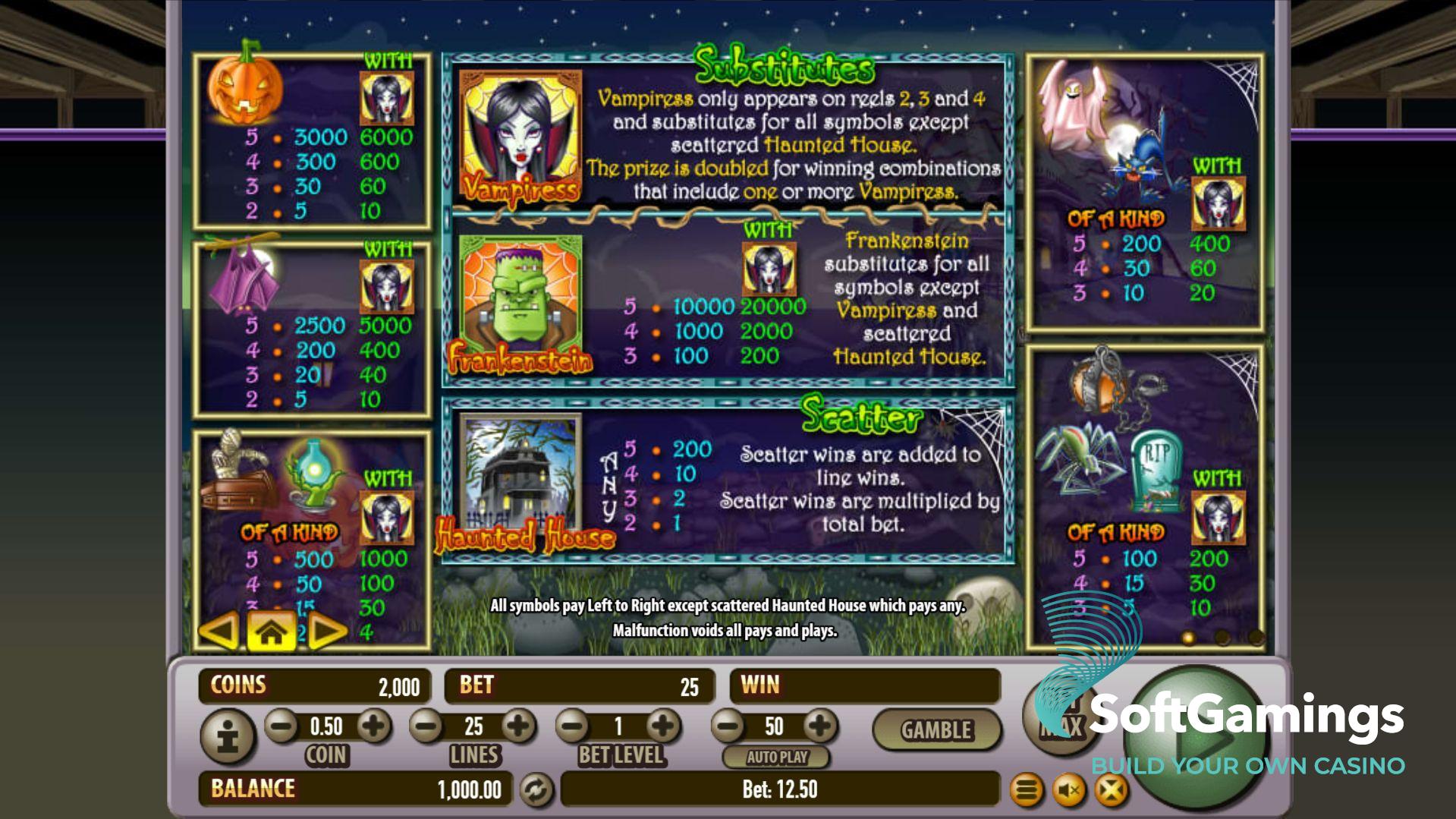Decrease the auto play spin count

[x=728, y=726]
